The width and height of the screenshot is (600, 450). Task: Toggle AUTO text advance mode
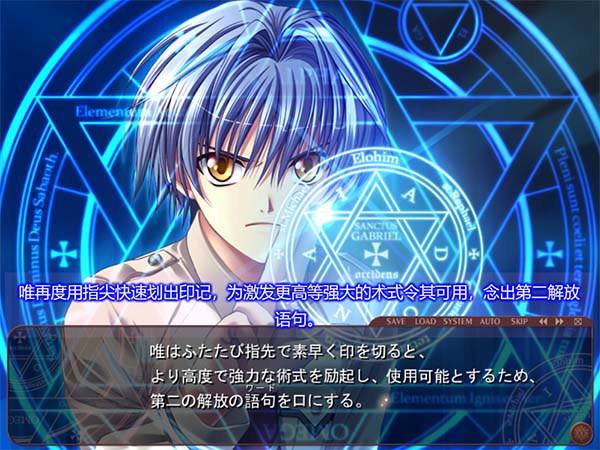(490, 322)
